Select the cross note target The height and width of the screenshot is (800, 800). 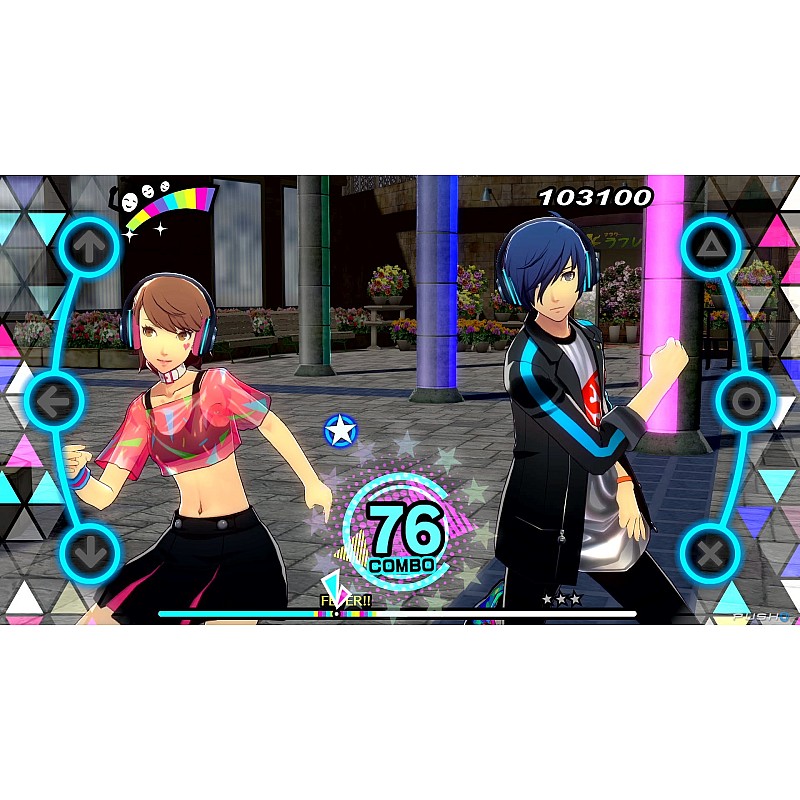pyautogui.click(x=710, y=553)
